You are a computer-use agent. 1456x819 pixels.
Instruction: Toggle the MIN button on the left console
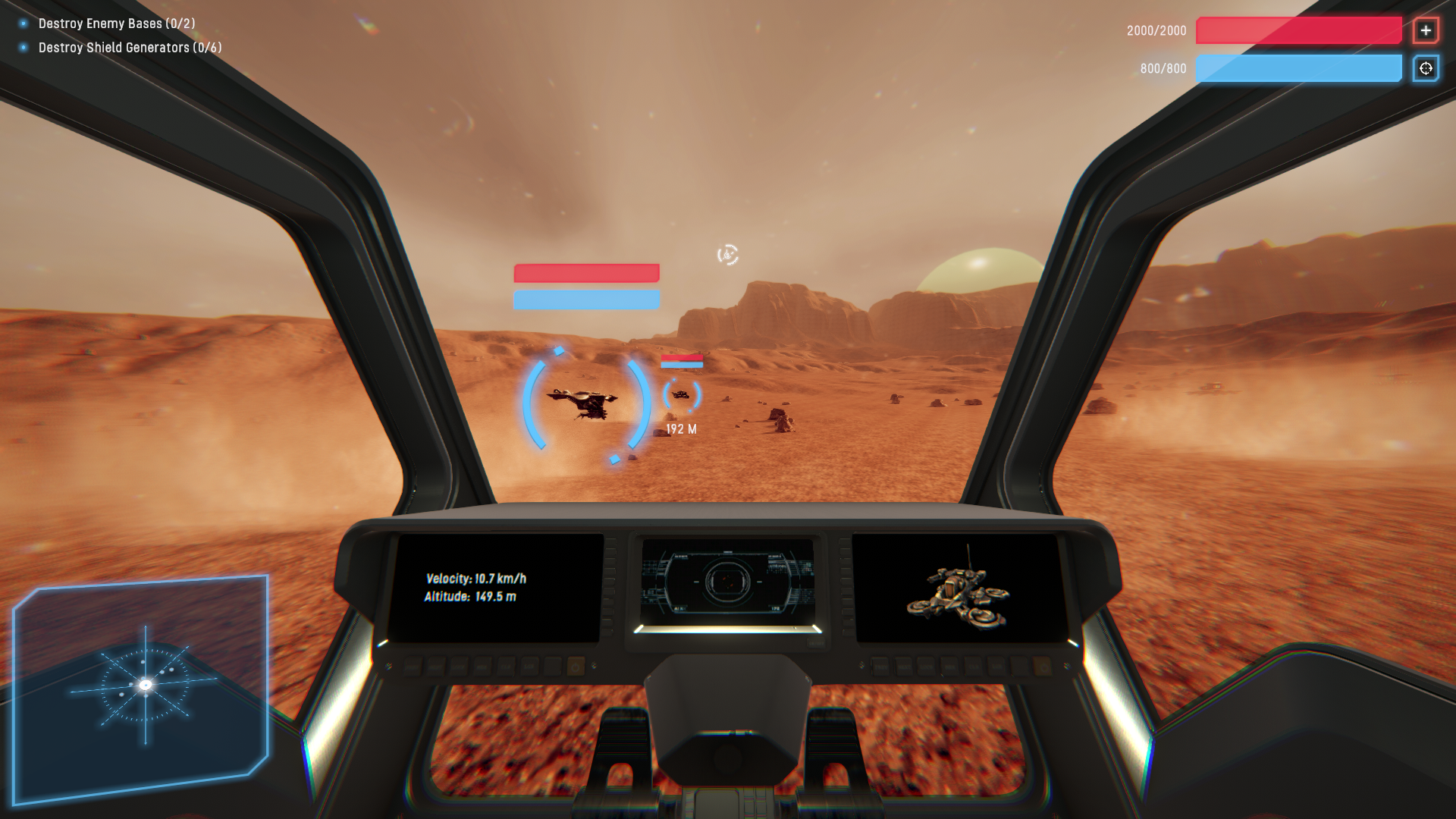482,666
